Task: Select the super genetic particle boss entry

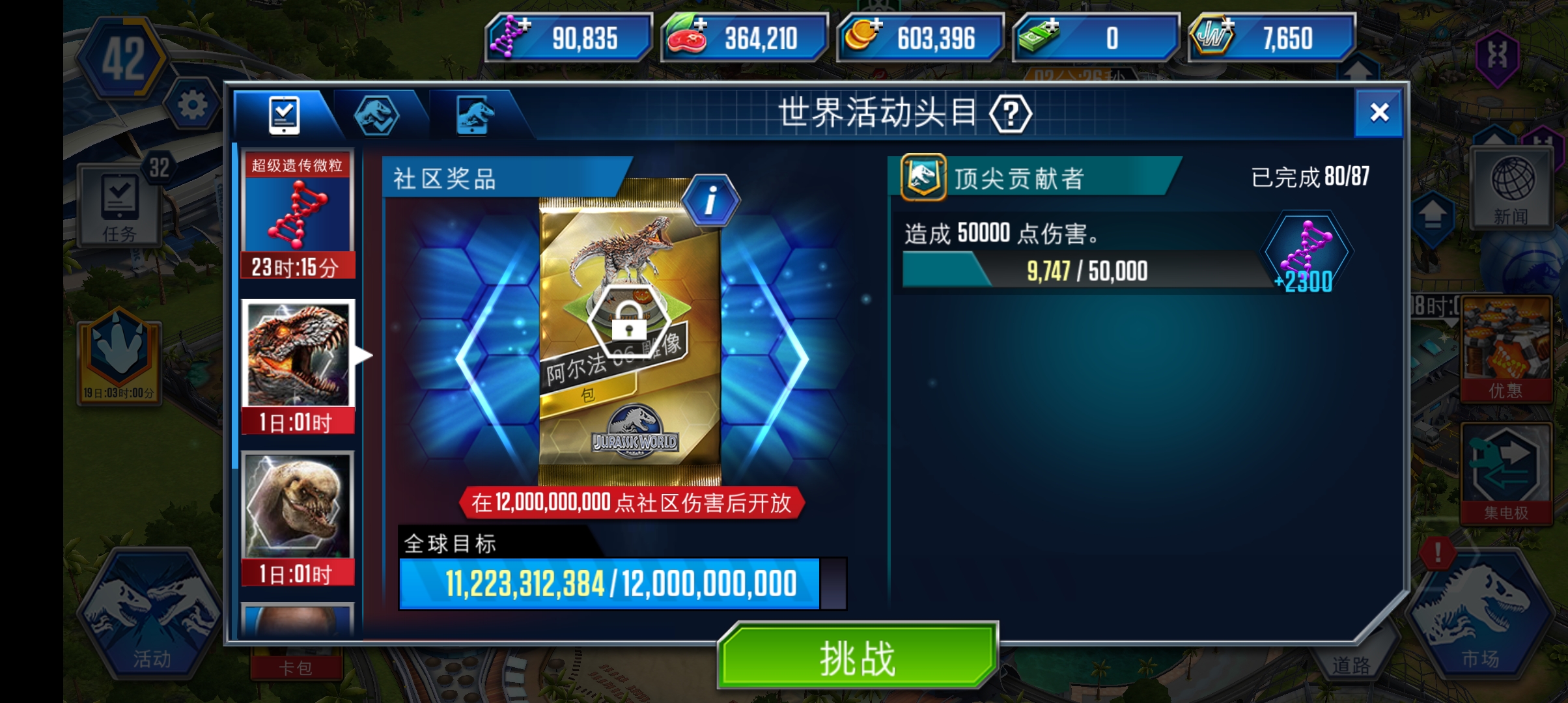Action: click(x=298, y=215)
